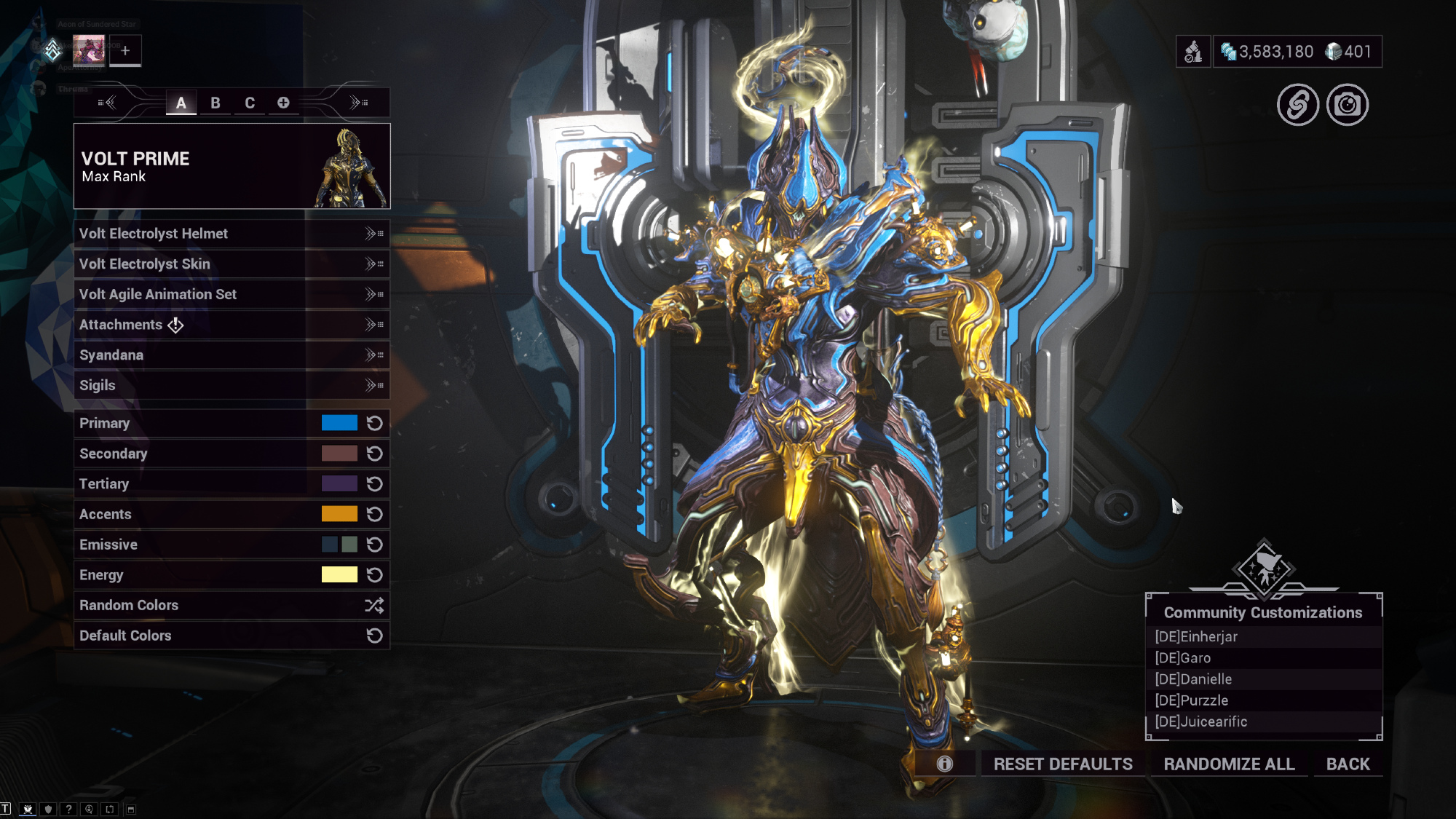Edit the orange Accents color swatch

point(339,514)
